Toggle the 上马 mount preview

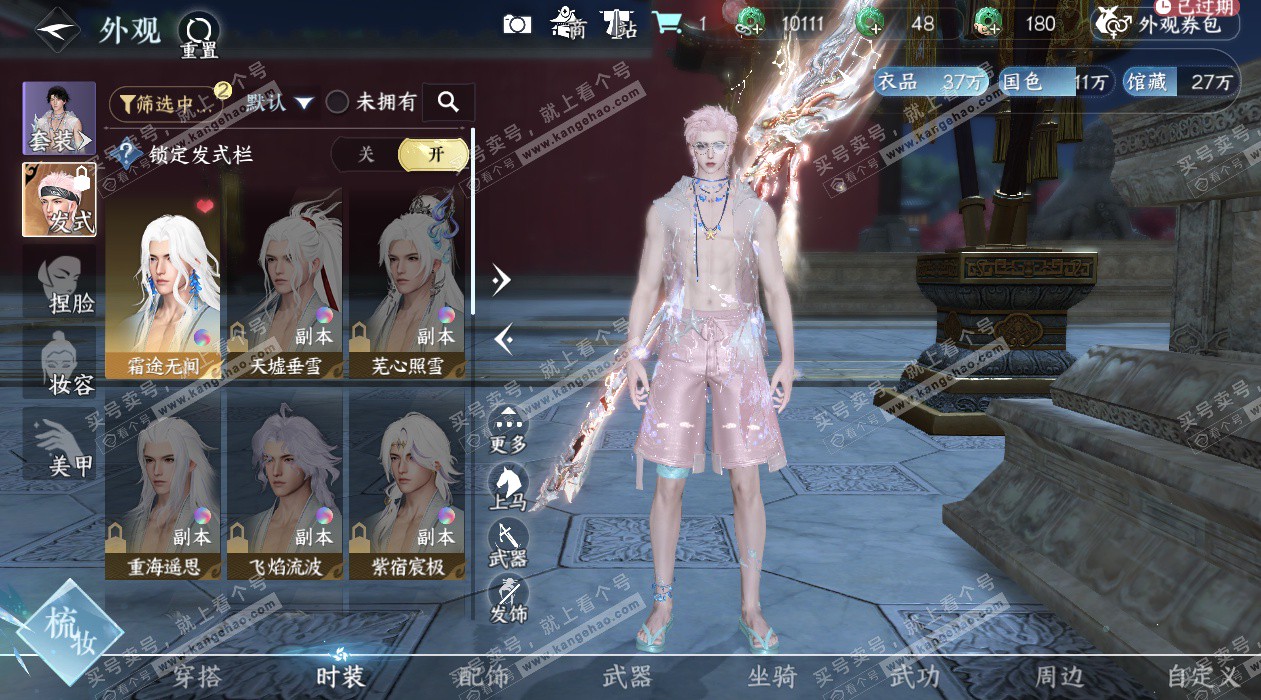[x=508, y=487]
